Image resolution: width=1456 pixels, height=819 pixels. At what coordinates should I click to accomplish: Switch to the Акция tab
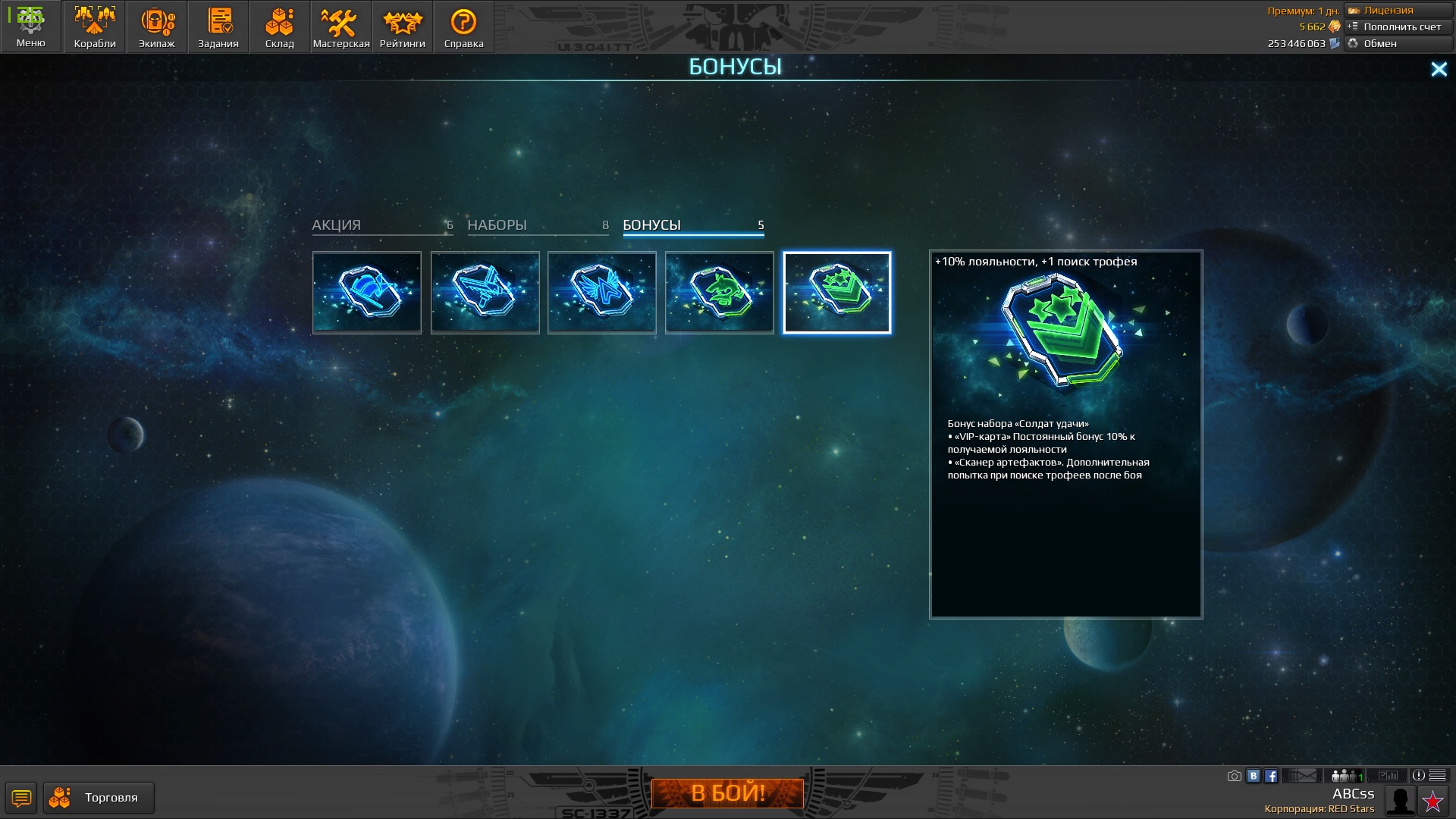point(382,225)
